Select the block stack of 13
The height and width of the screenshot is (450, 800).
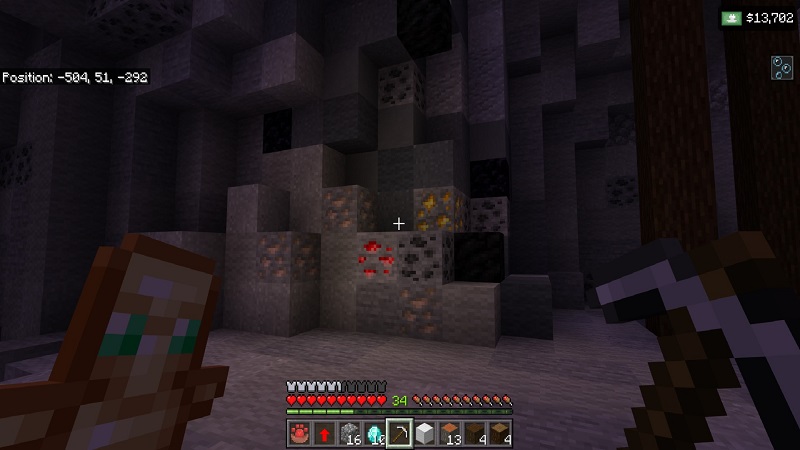[x=450, y=434]
